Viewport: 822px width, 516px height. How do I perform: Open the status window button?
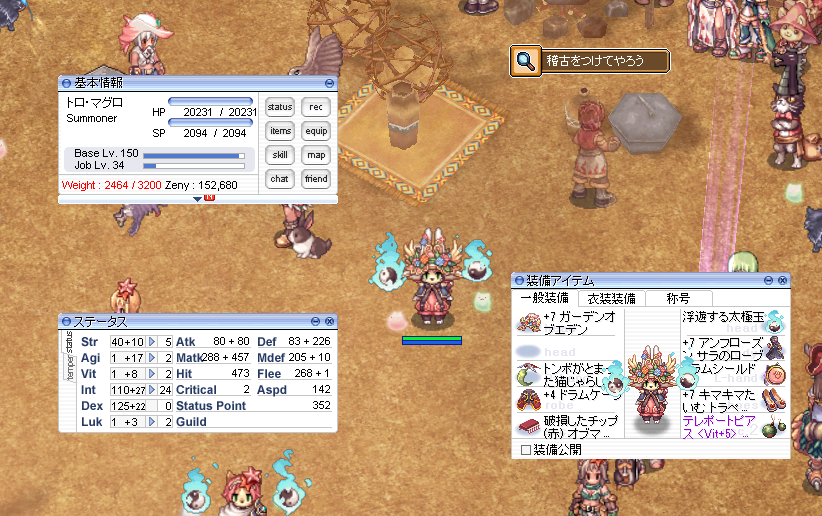pos(280,107)
